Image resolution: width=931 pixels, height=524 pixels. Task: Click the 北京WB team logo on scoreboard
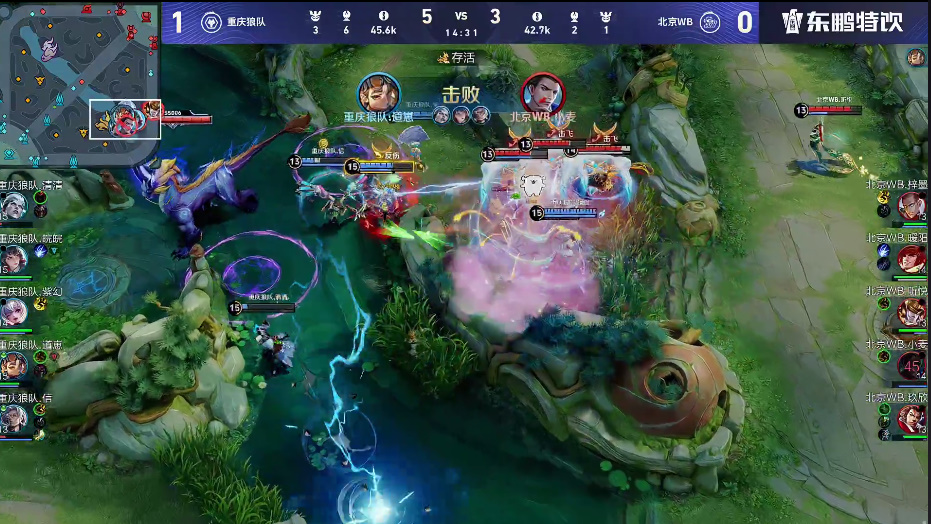[x=709, y=22]
